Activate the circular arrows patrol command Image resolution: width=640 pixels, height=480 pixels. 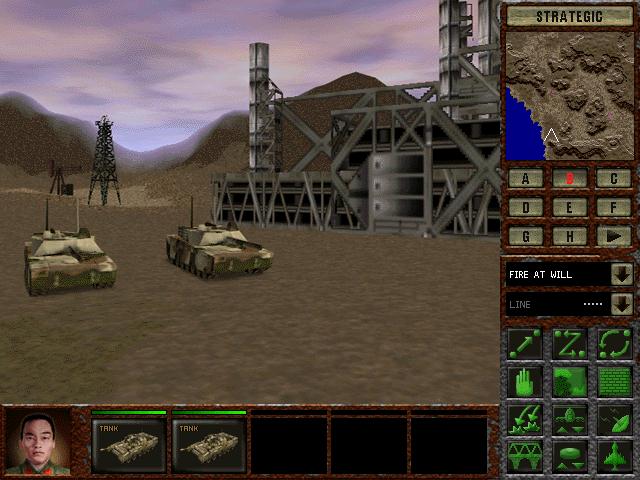click(x=614, y=343)
